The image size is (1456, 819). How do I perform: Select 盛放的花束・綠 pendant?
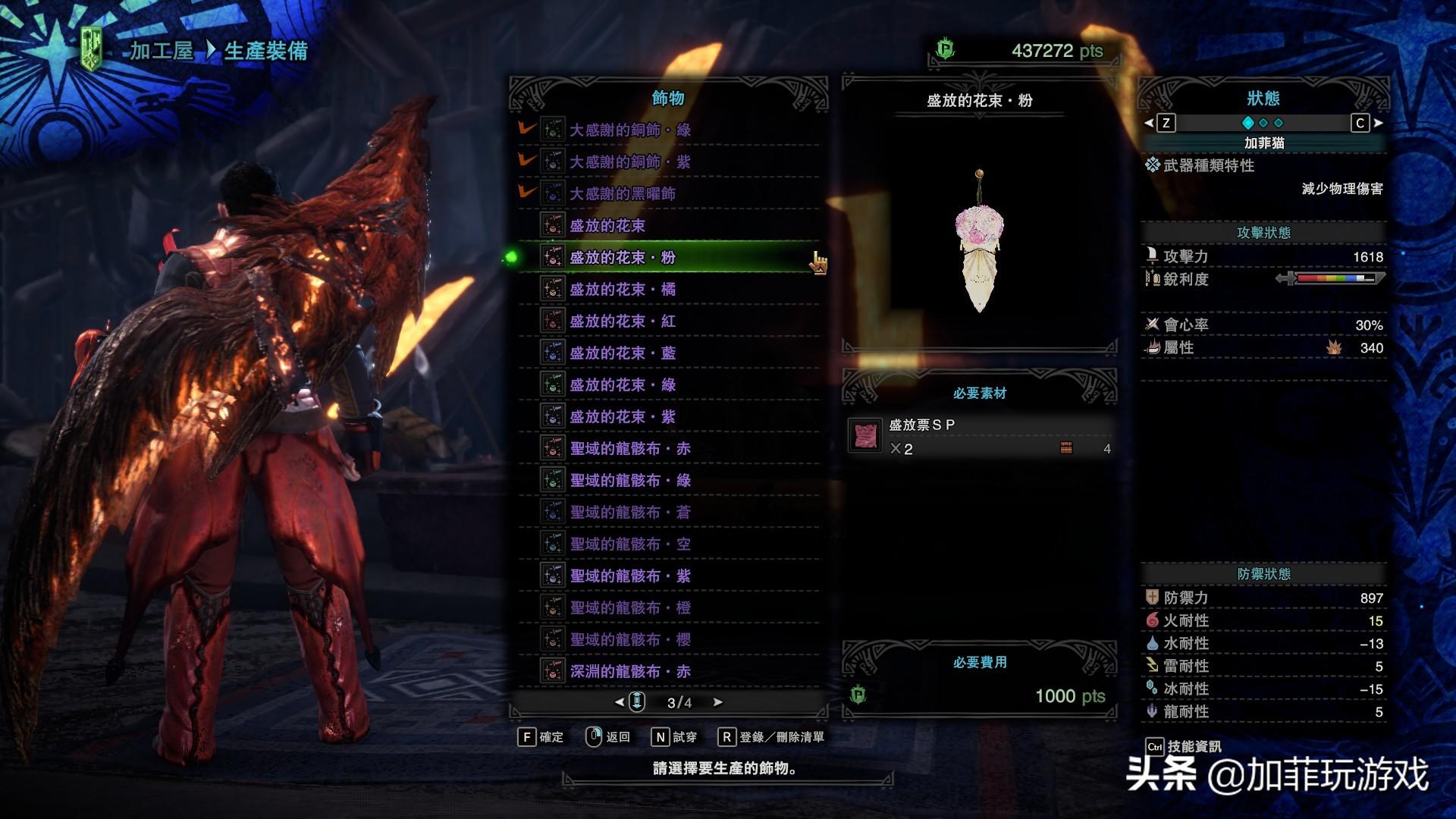(622, 384)
